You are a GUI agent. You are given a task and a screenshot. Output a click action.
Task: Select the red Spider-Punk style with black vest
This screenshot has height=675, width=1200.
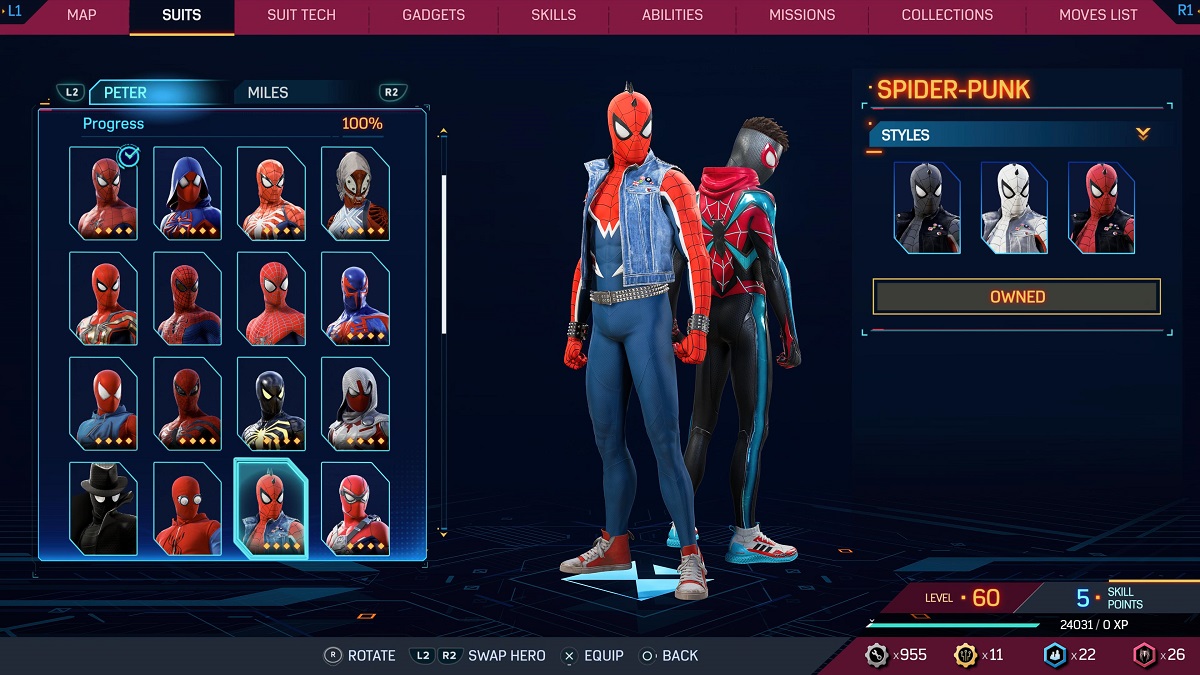coord(1101,207)
